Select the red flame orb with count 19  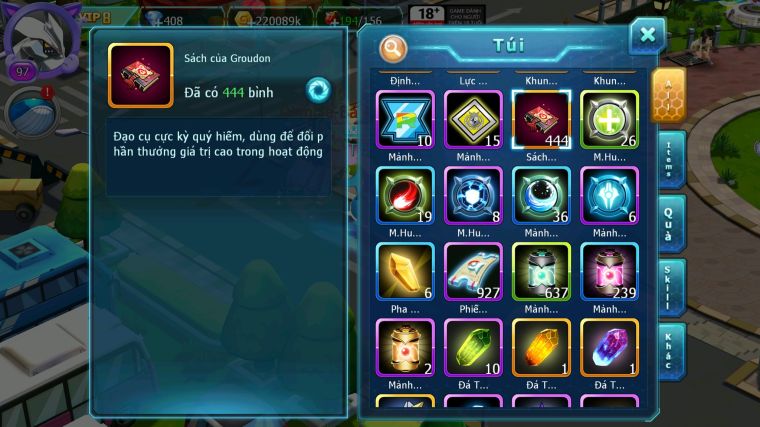click(x=405, y=195)
